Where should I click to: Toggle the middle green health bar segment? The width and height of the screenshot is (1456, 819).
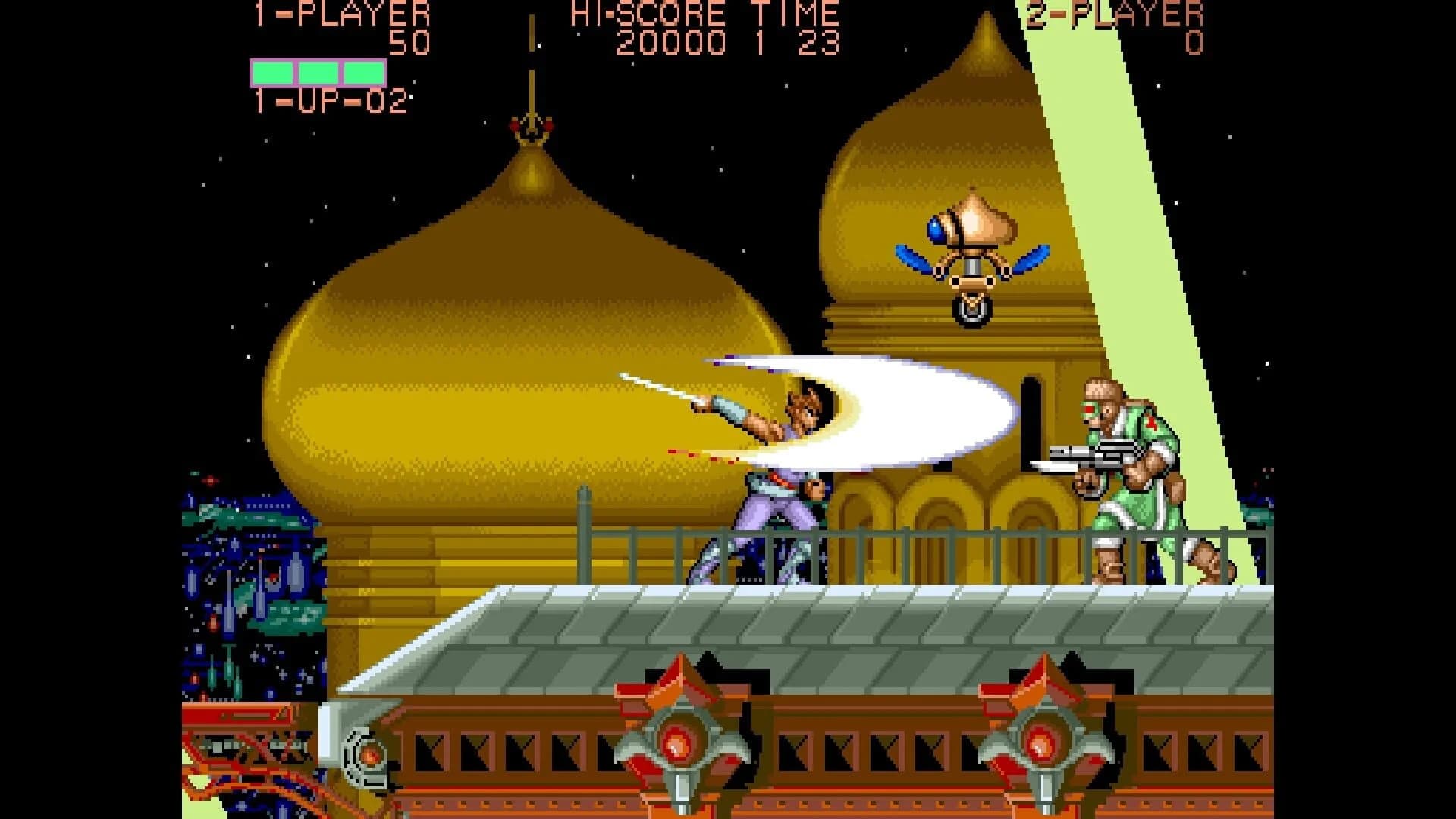[x=318, y=72]
